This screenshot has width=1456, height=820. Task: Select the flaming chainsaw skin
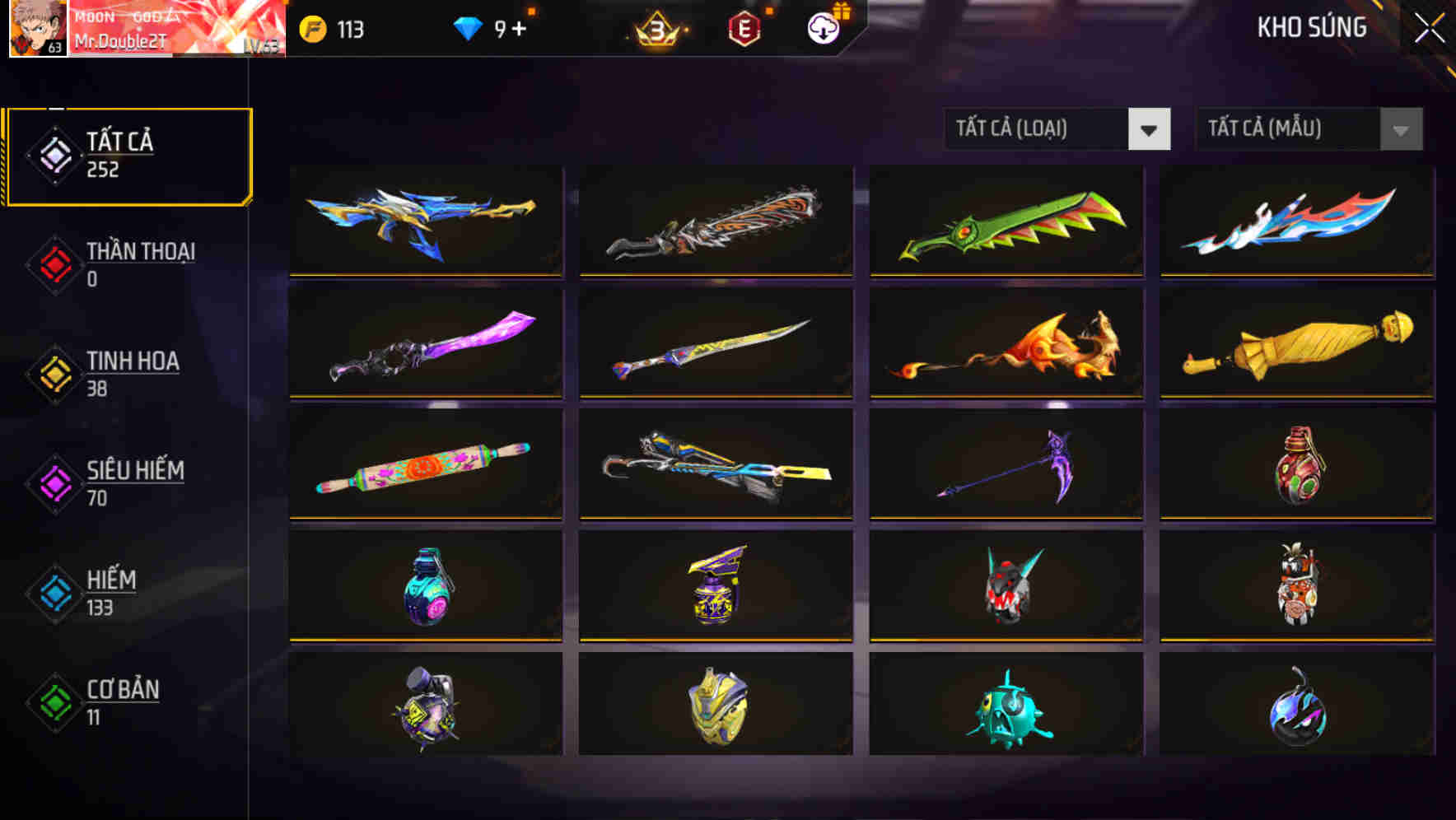pyautogui.click(x=715, y=222)
